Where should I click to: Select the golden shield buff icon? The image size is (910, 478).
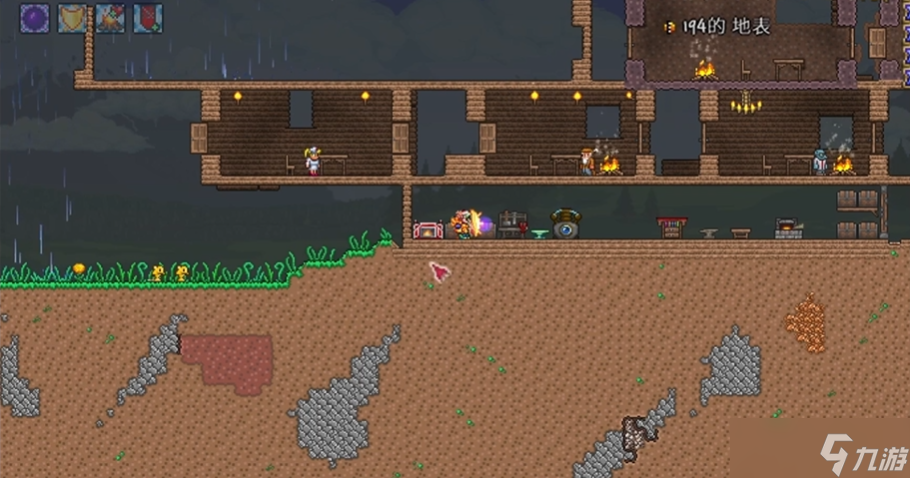72,18
